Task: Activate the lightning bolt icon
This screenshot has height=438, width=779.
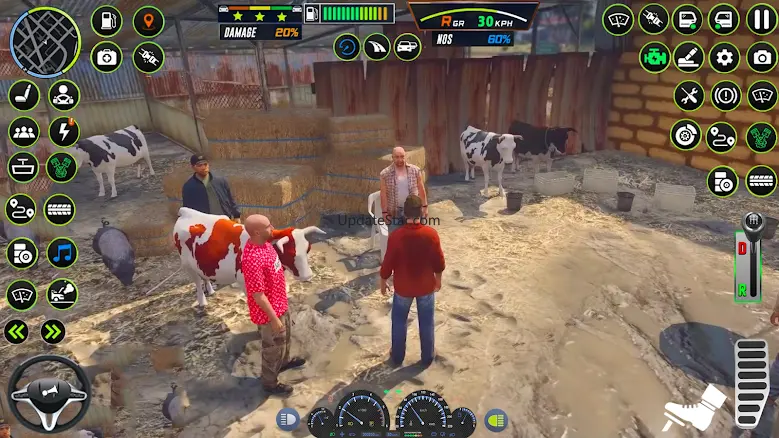Action: pos(63,132)
